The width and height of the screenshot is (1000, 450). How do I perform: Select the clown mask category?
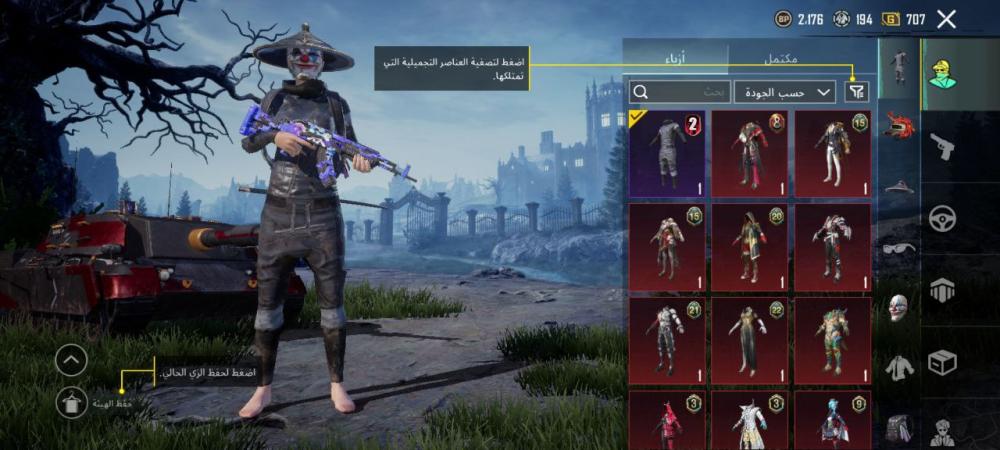tap(900, 307)
